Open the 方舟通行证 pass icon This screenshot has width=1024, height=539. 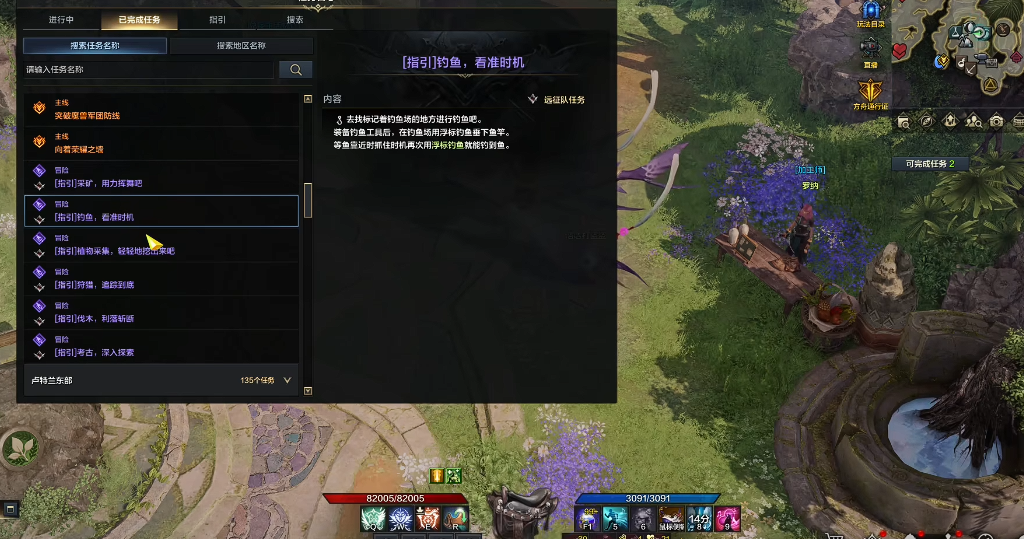pyautogui.click(x=871, y=91)
